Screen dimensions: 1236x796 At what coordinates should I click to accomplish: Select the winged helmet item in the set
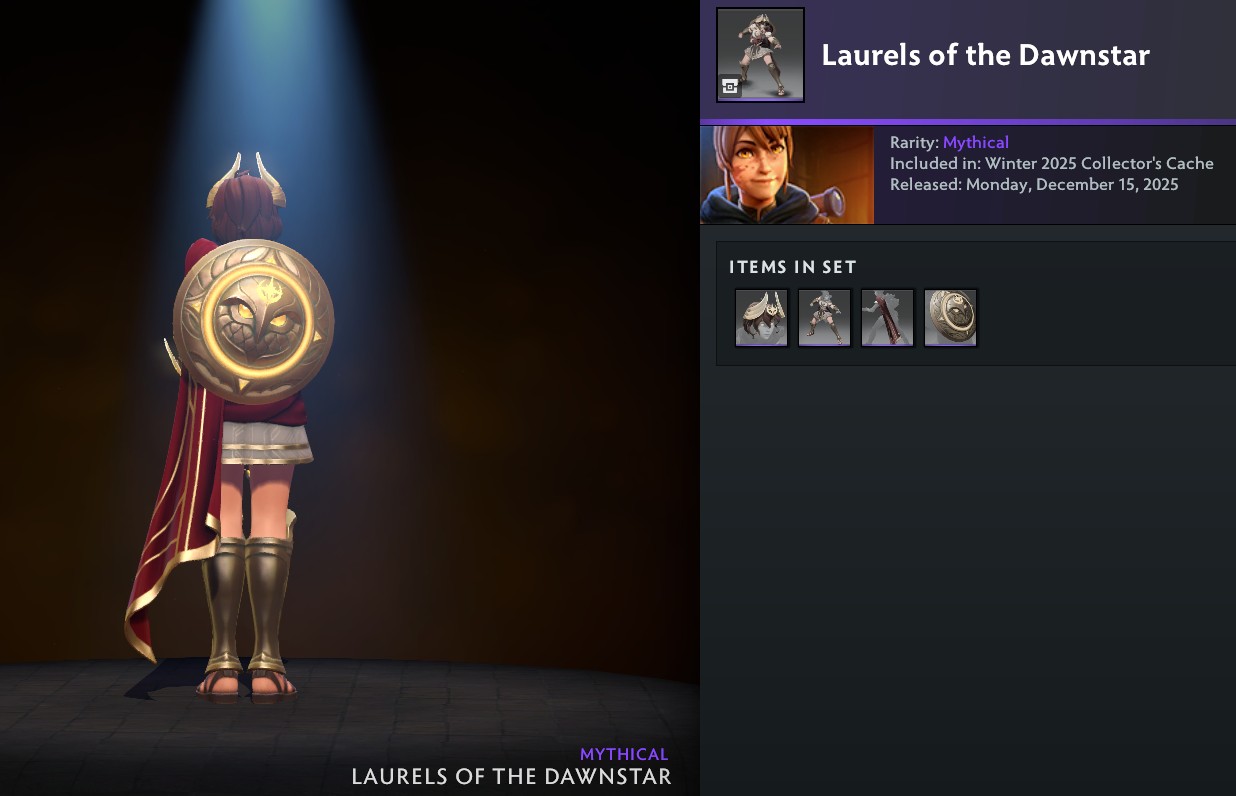[x=762, y=318]
